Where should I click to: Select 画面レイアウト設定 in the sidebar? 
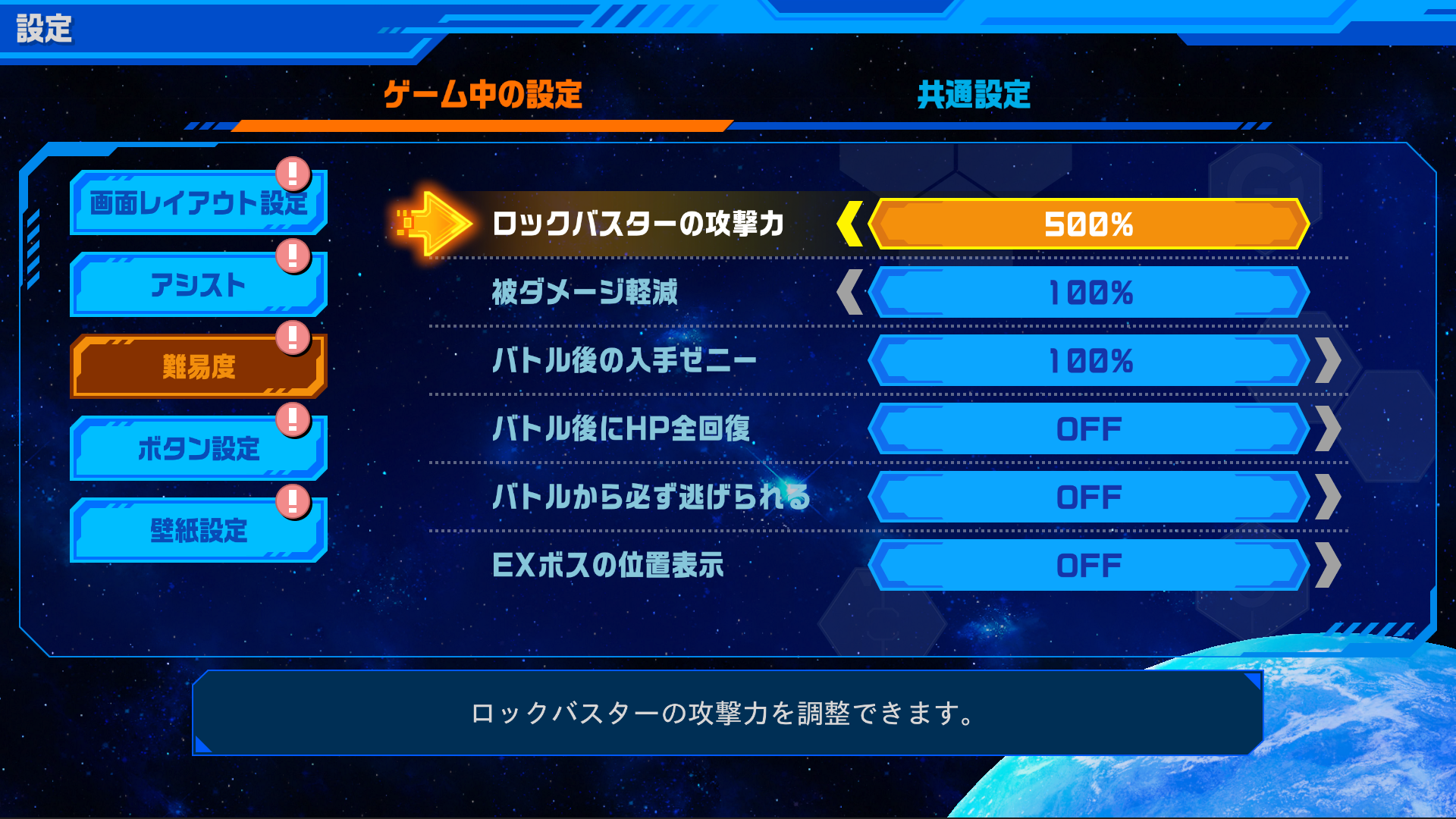point(197,203)
